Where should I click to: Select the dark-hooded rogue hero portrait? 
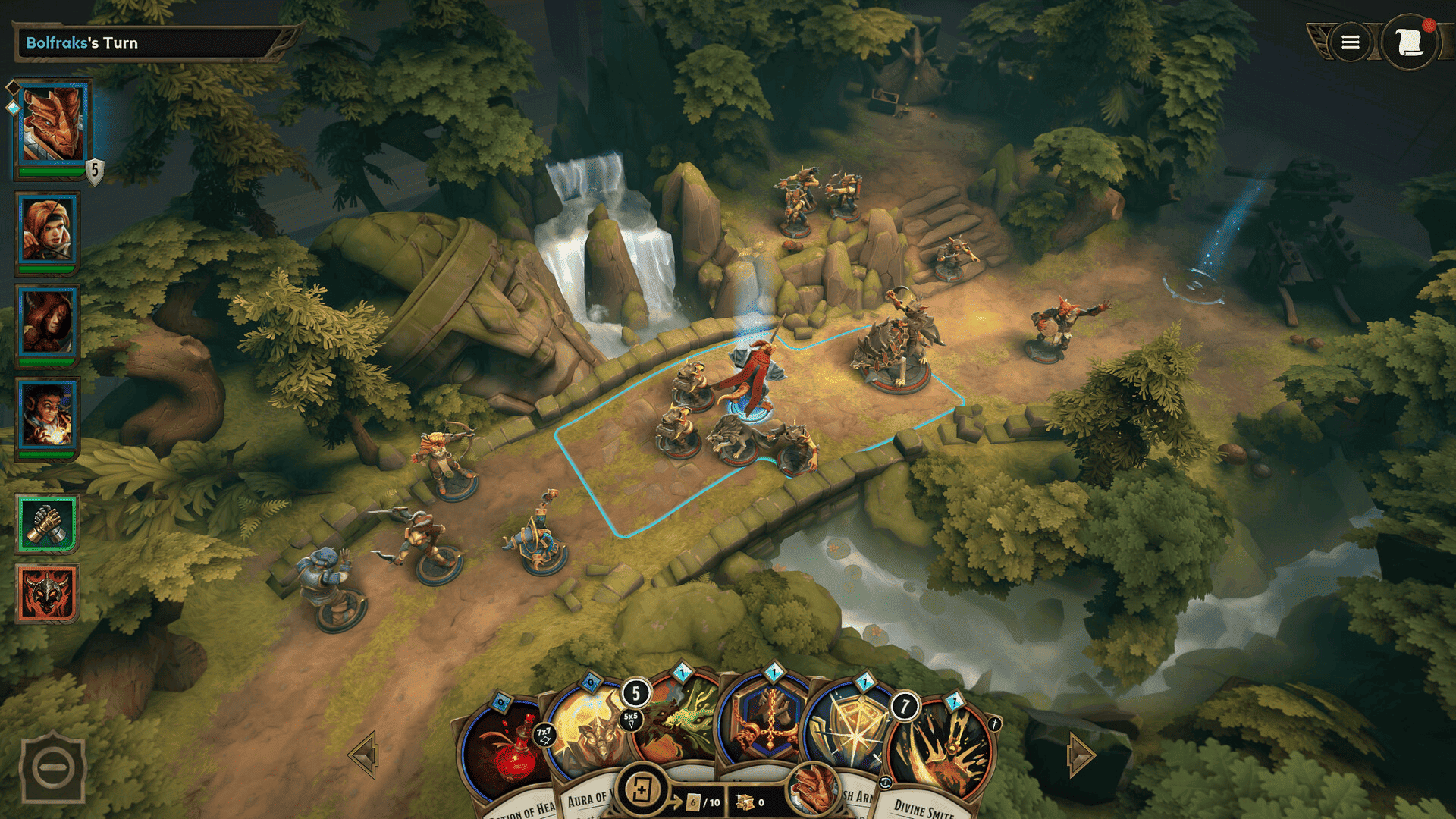tap(49, 323)
